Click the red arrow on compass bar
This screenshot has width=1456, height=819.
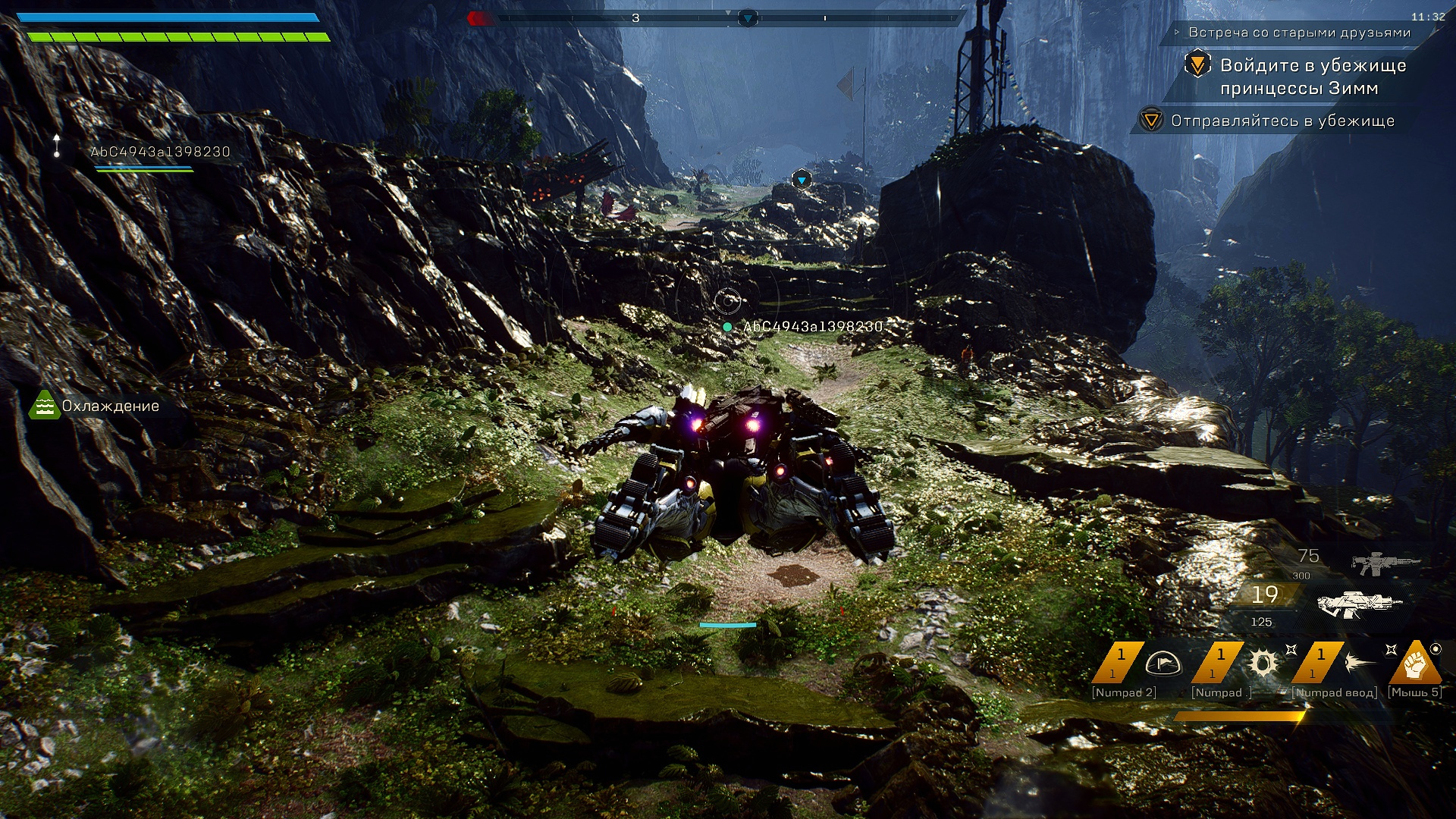coord(478,18)
